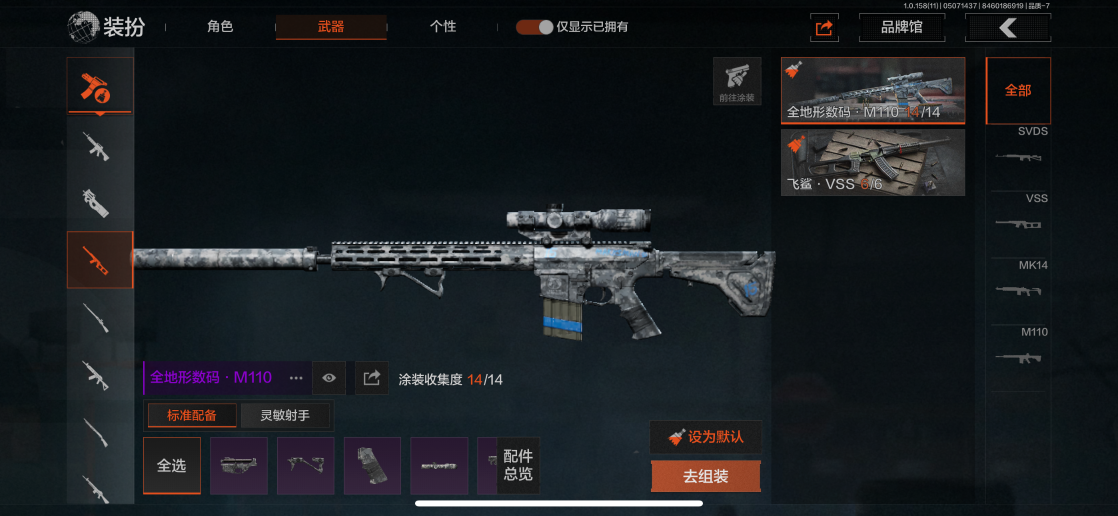Select the 全地形数码 M110 skin thumbnail
This screenshot has height=516, width=1118.
pyautogui.click(x=873, y=90)
